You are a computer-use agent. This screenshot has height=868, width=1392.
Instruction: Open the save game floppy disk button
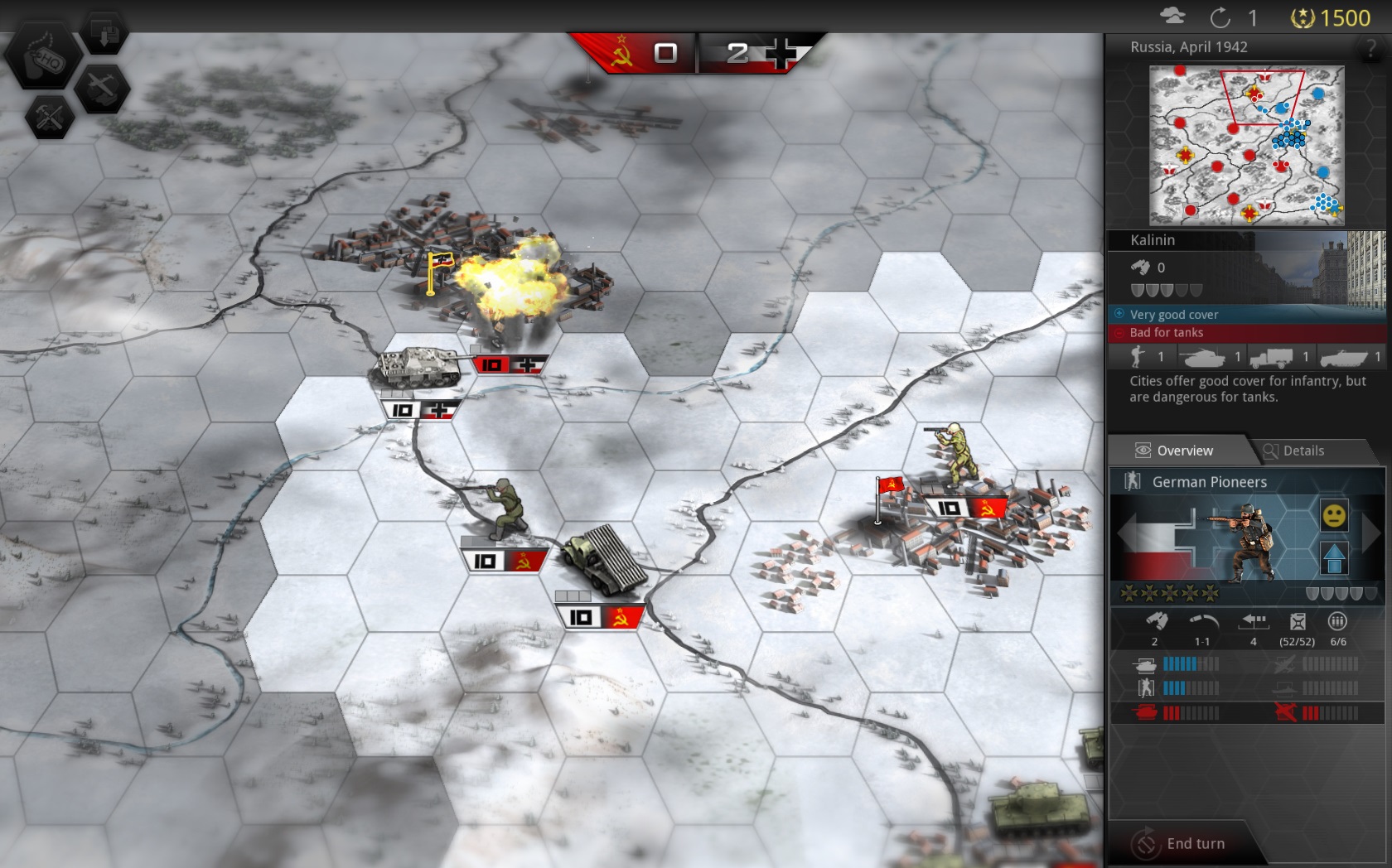(104, 33)
